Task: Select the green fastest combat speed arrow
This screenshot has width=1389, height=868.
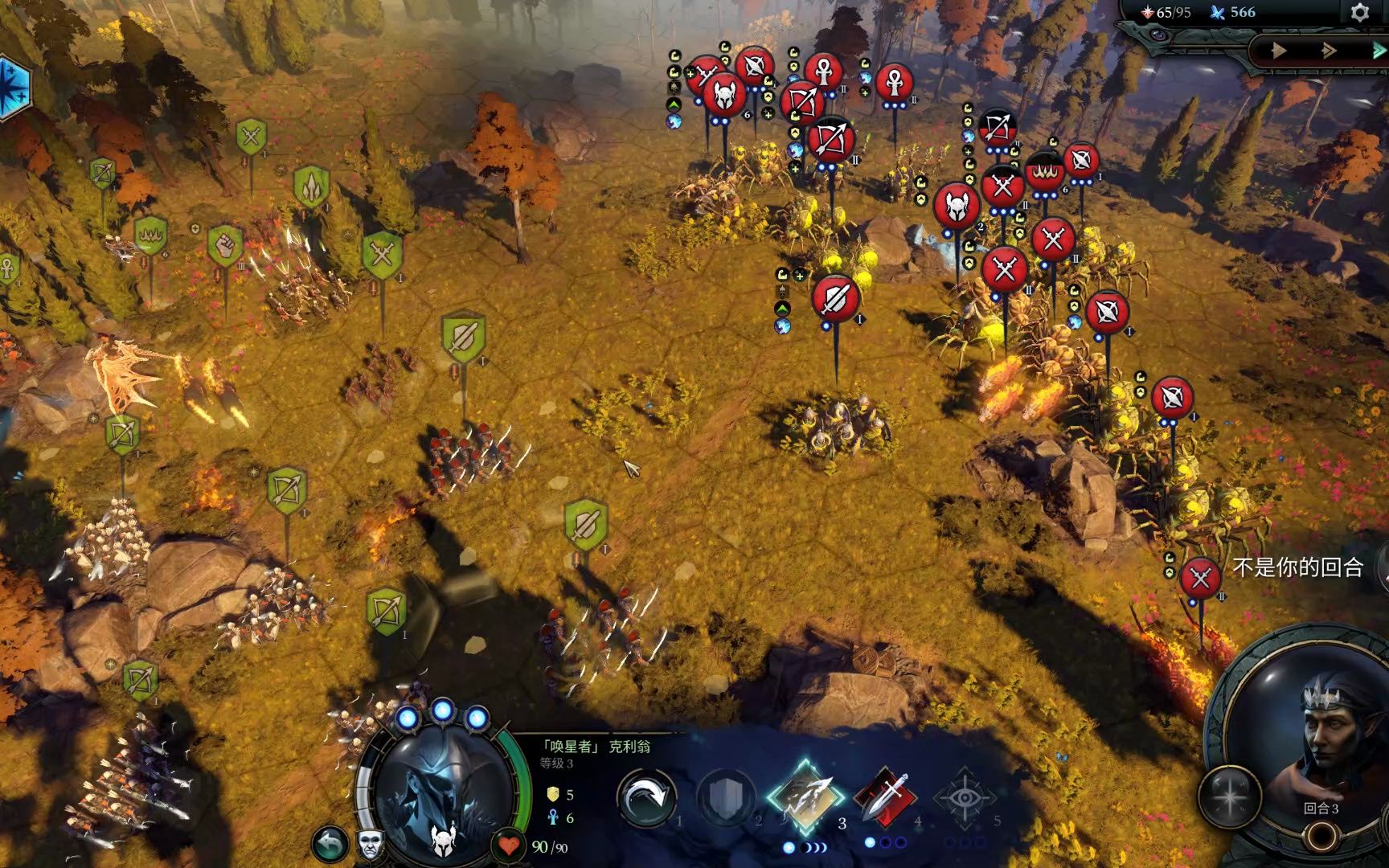Action: click(1378, 51)
